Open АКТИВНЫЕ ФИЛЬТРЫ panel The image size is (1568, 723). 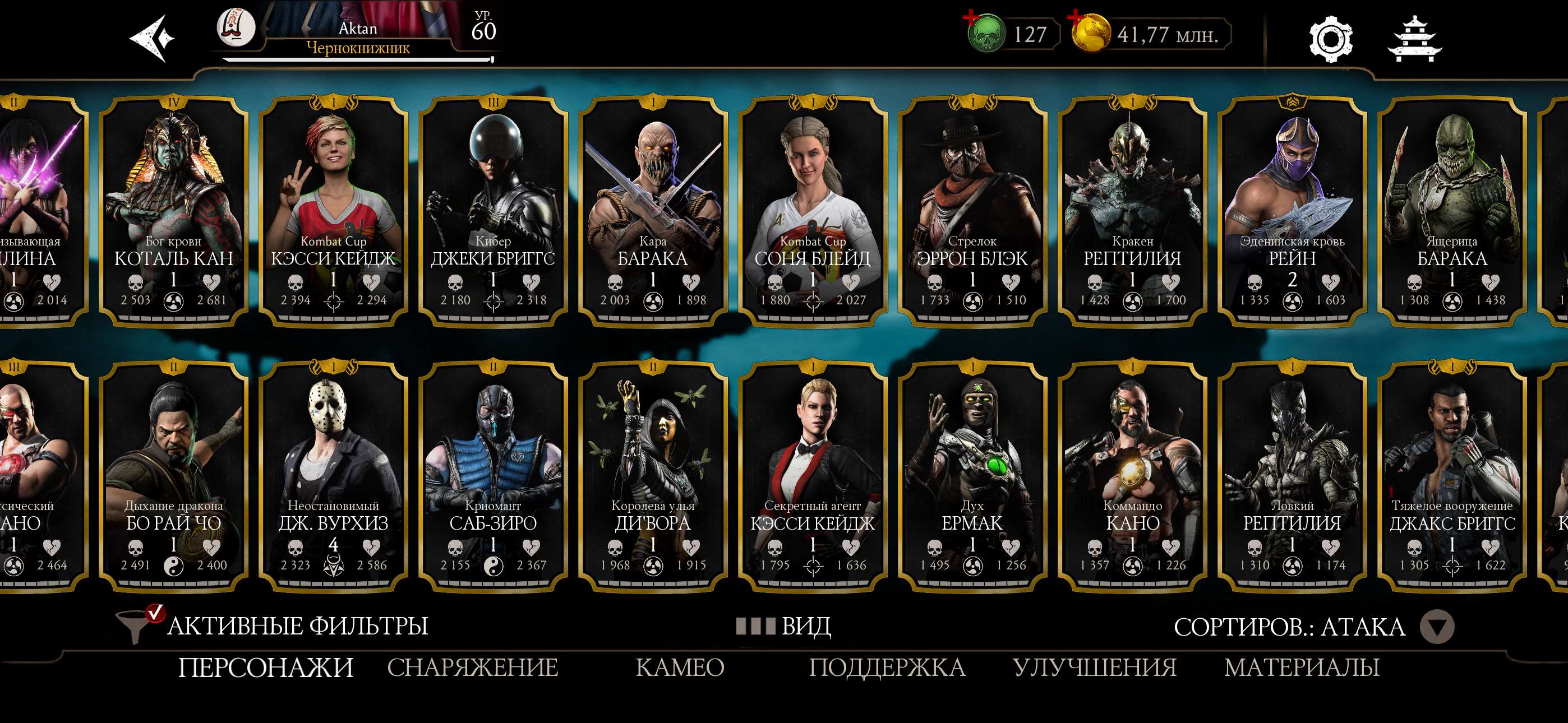(298, 625)
